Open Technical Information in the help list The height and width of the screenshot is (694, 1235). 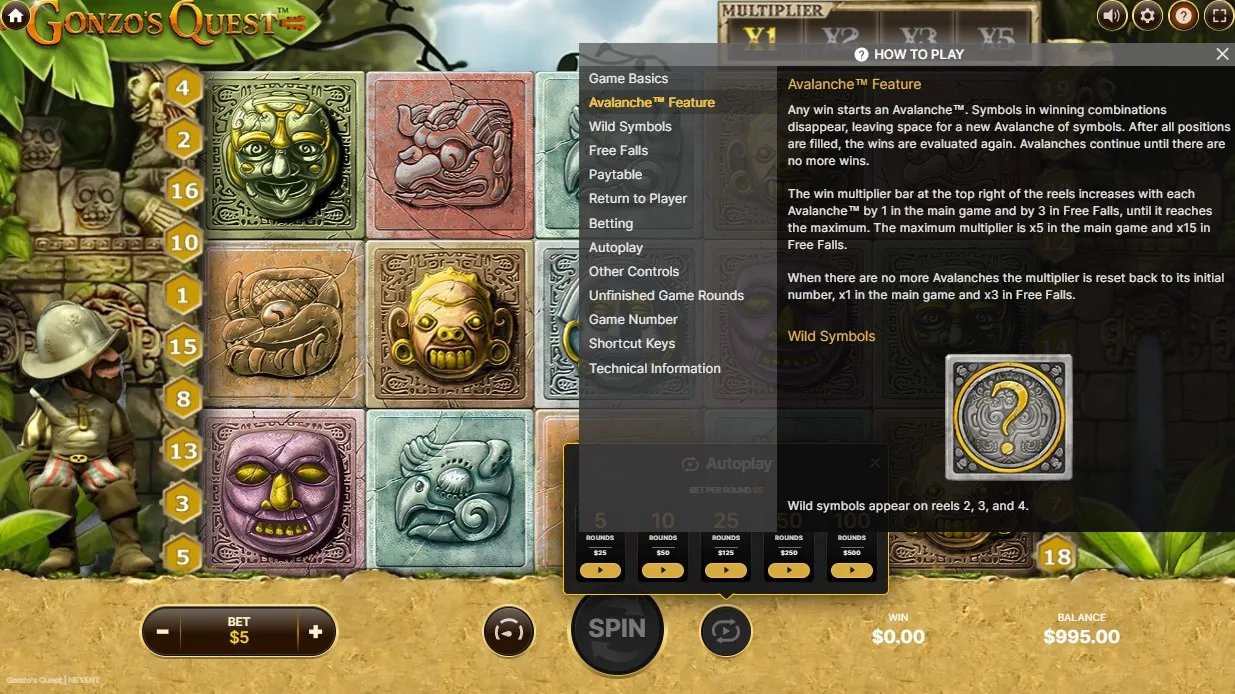pyautogui.click(x=654, y=368)
